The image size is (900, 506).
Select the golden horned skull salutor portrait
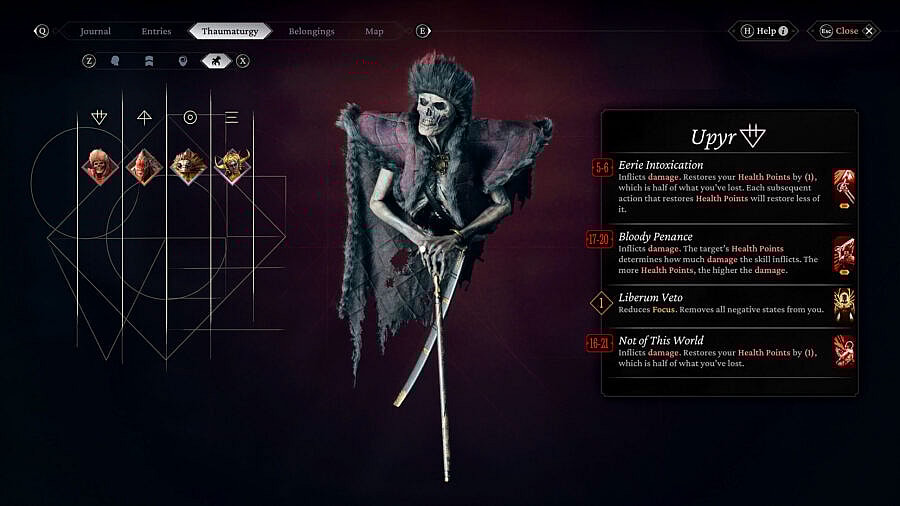point(232,166)
